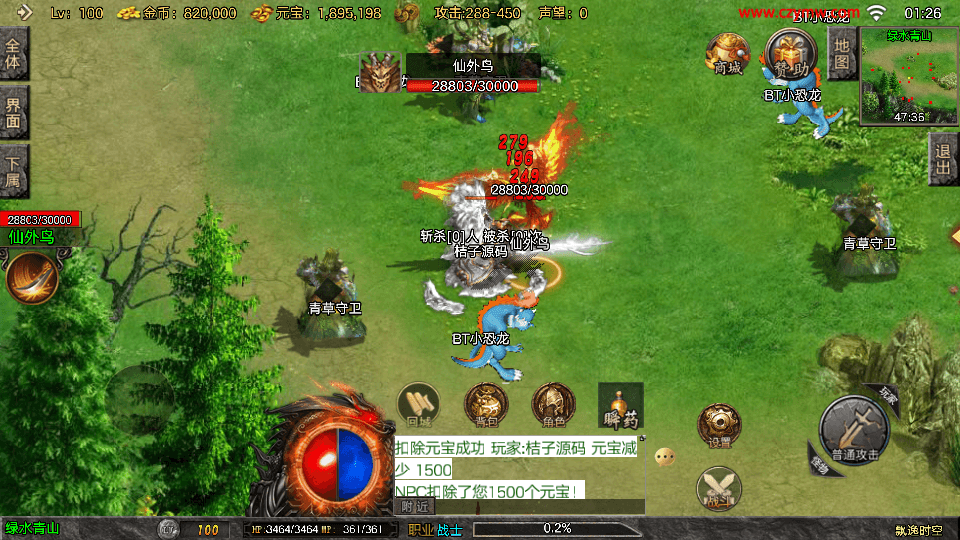
Task: Select the 下属 side tab
Action: (14, 170)
